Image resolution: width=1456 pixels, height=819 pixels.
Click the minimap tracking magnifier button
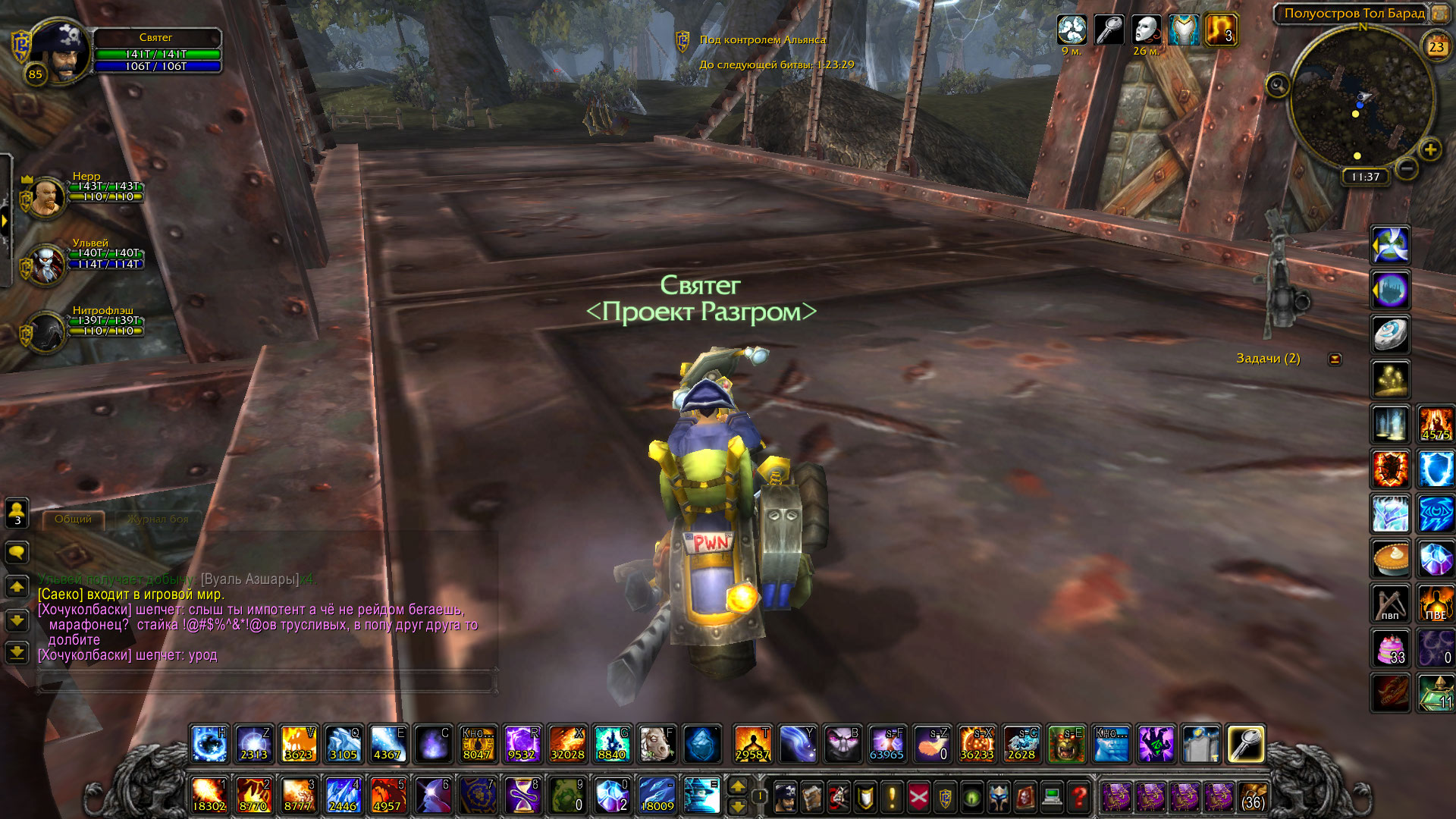point(1277,86)
